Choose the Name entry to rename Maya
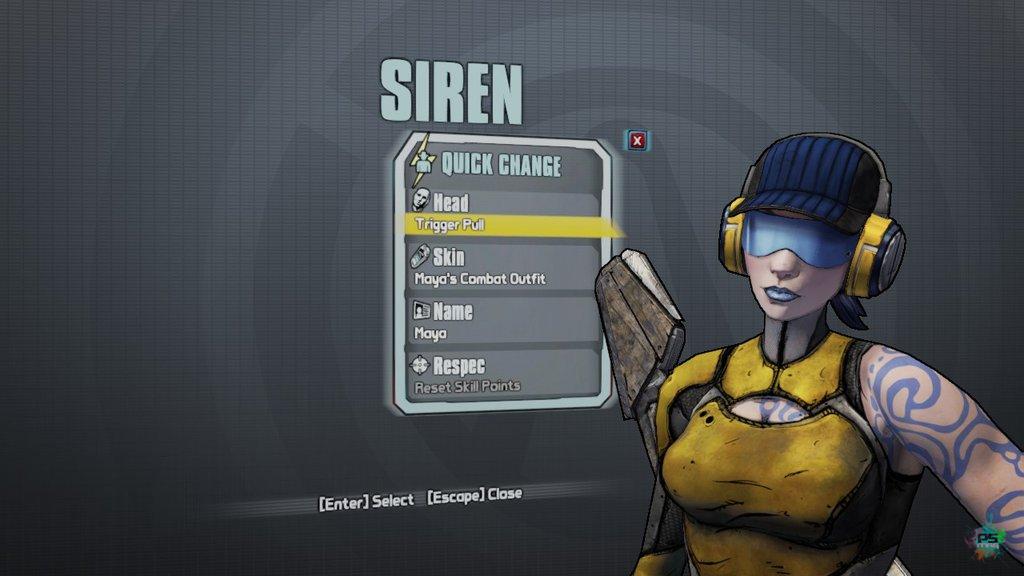 tap(503, 321)
